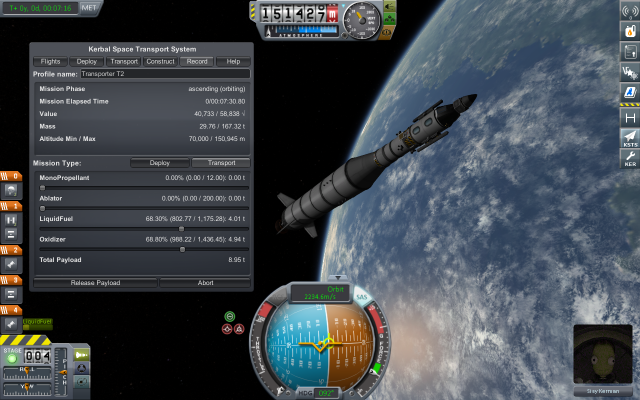Choose Deploy as the mission type

pos(161,163)
